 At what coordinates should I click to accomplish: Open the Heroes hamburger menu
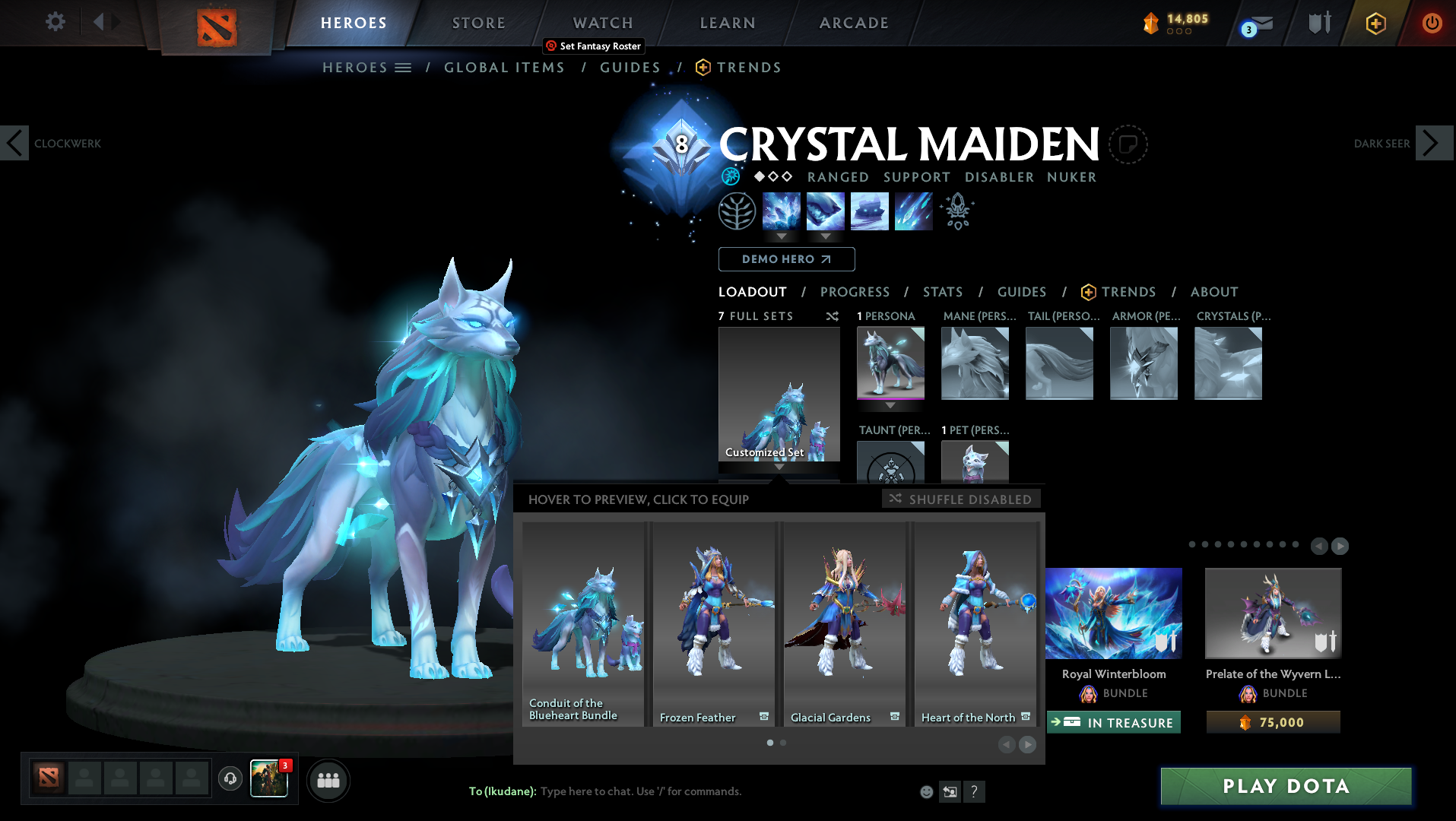pos(404,67)
